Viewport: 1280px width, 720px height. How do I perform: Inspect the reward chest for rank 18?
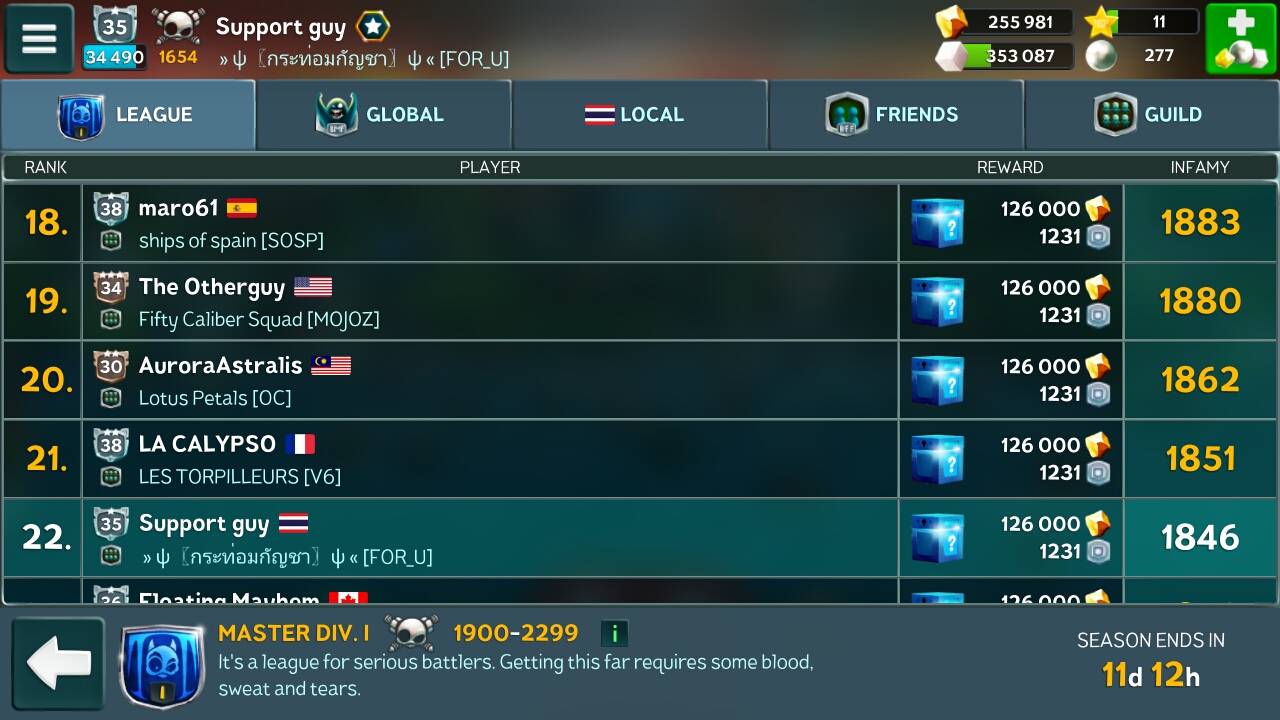pyautogui.click(x=937, y=223)
